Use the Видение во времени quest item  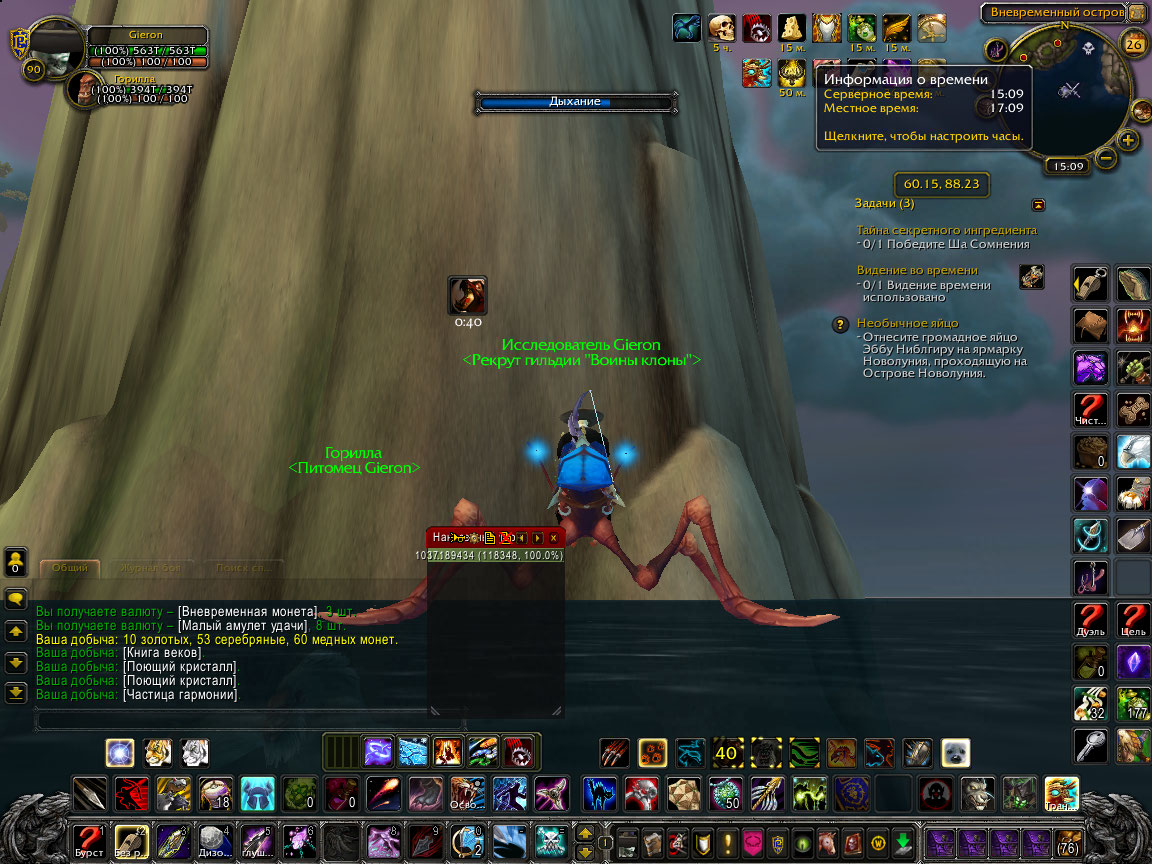pos(1031,277)
